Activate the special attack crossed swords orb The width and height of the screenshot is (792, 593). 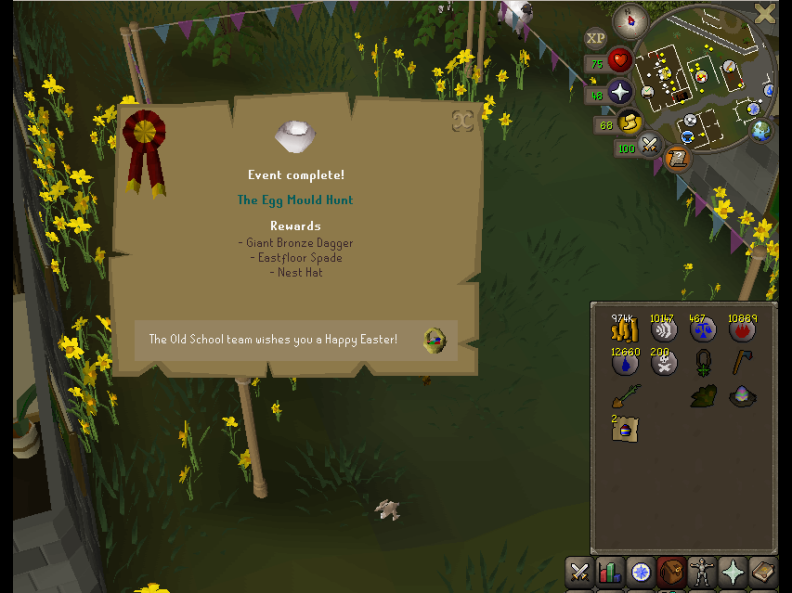coord(651,146)
